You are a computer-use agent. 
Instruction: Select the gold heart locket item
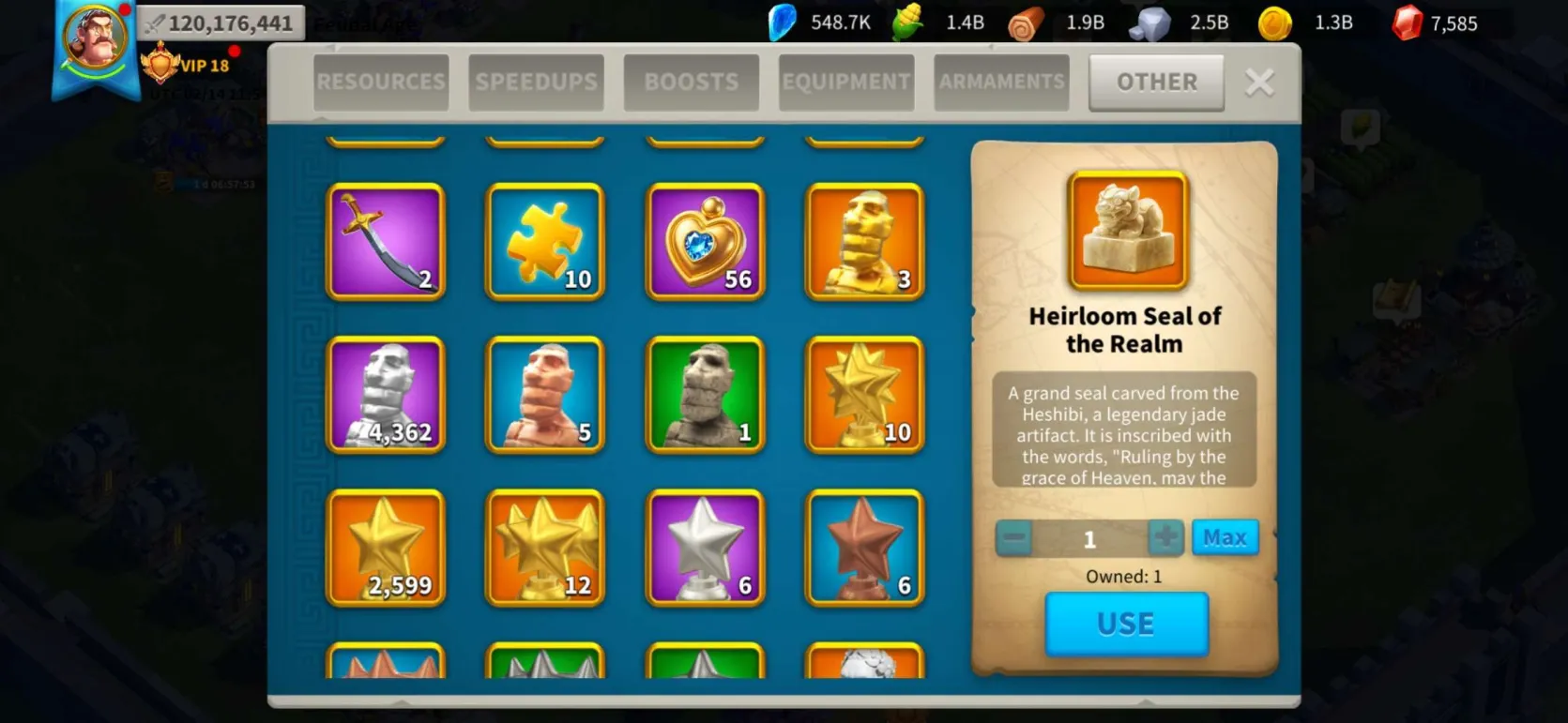[705, 242]
